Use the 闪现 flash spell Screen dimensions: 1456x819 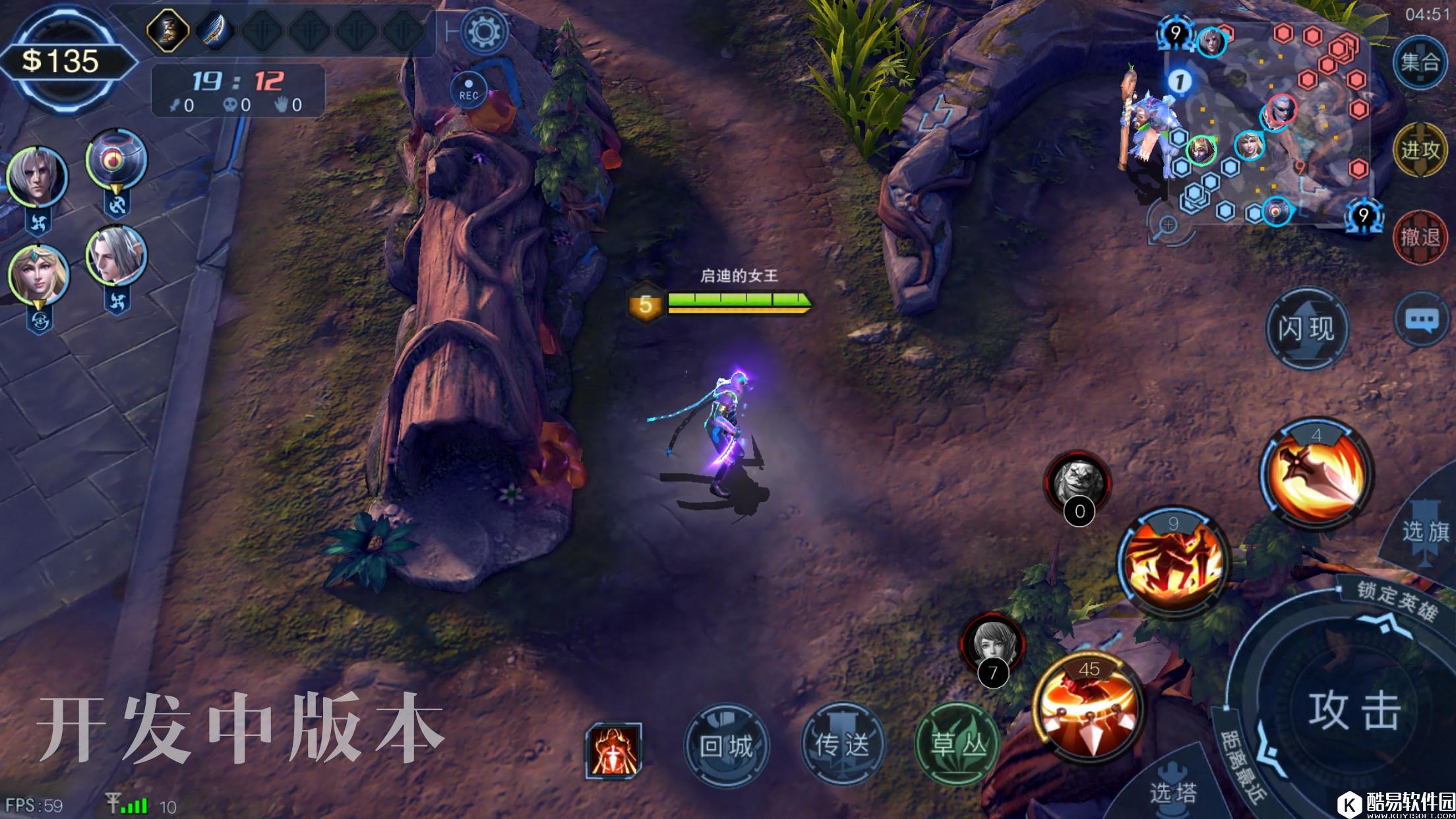[x=1306, y=328]
